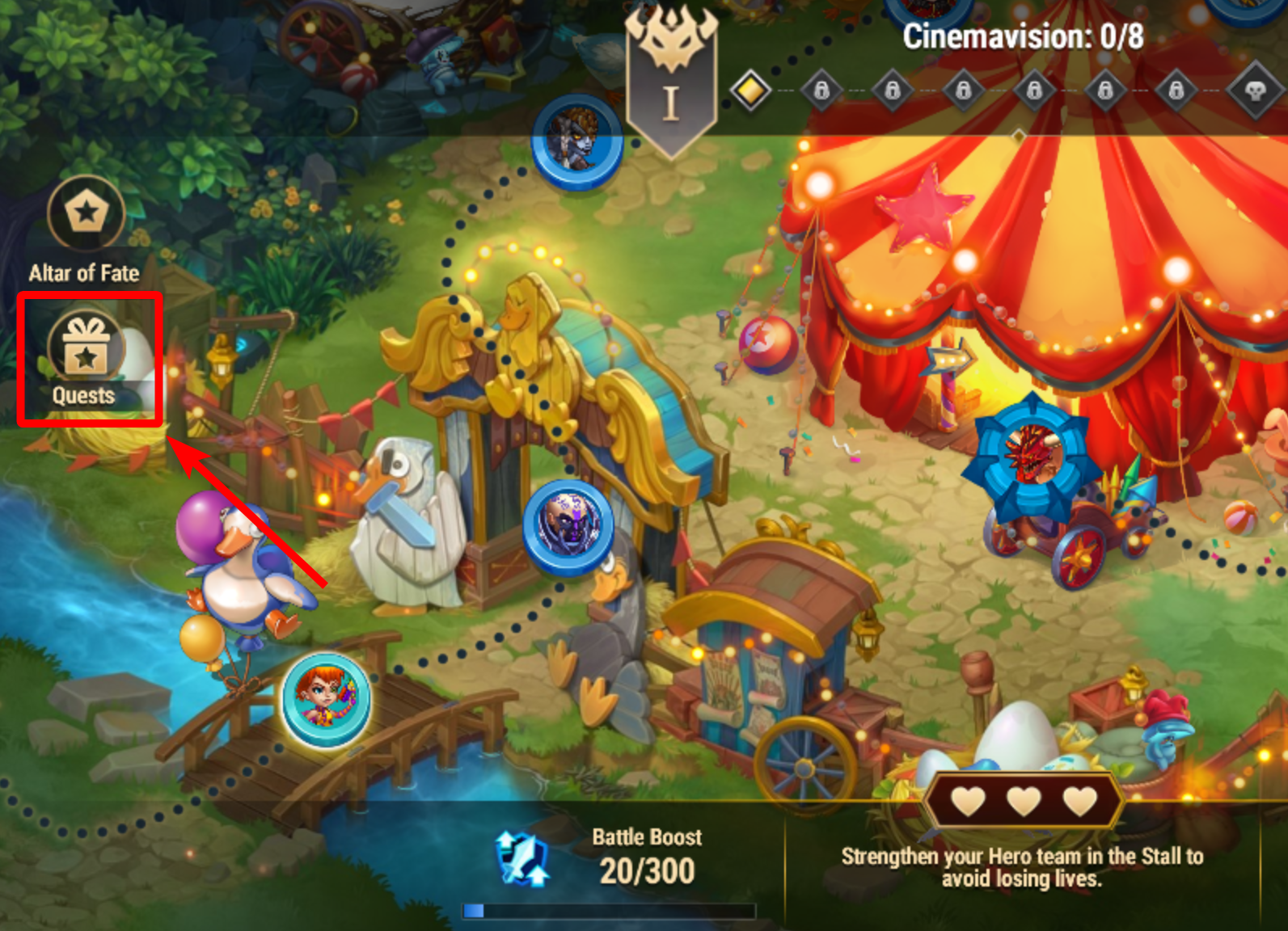Open the Battle Boost icon

[523, 859]
